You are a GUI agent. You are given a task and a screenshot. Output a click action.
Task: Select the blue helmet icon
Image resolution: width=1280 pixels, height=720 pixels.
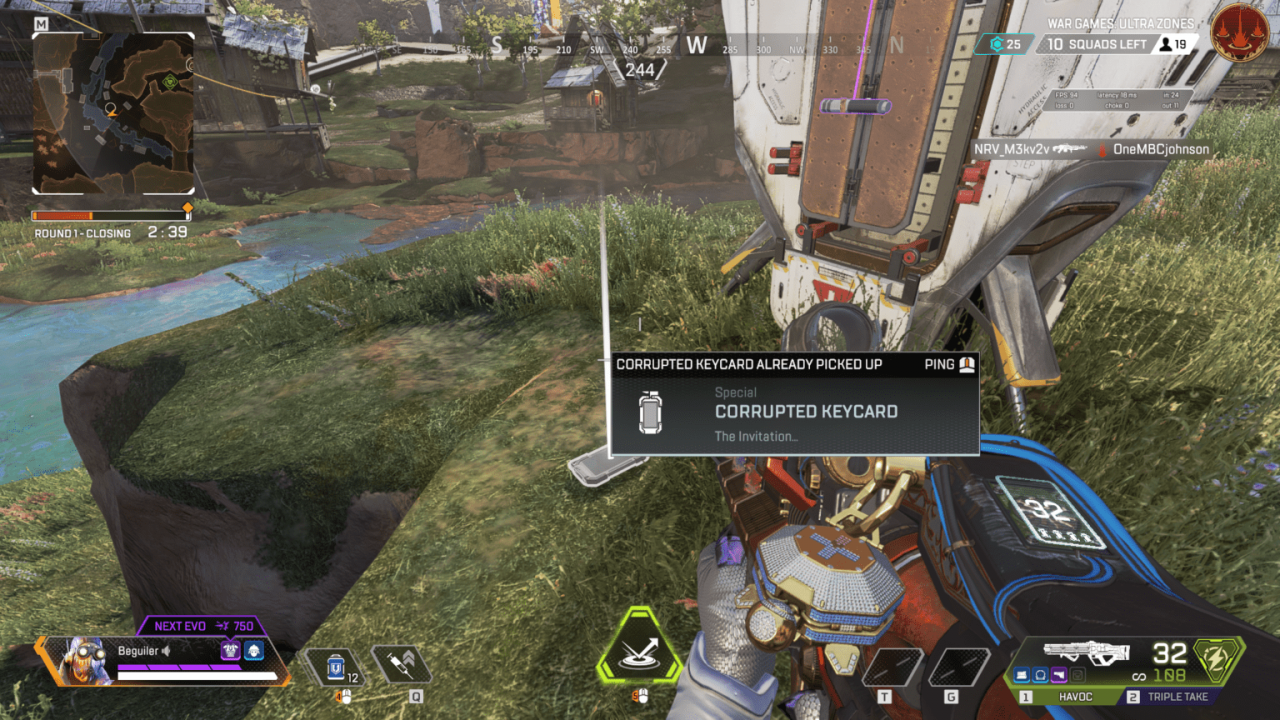(254, 651)
